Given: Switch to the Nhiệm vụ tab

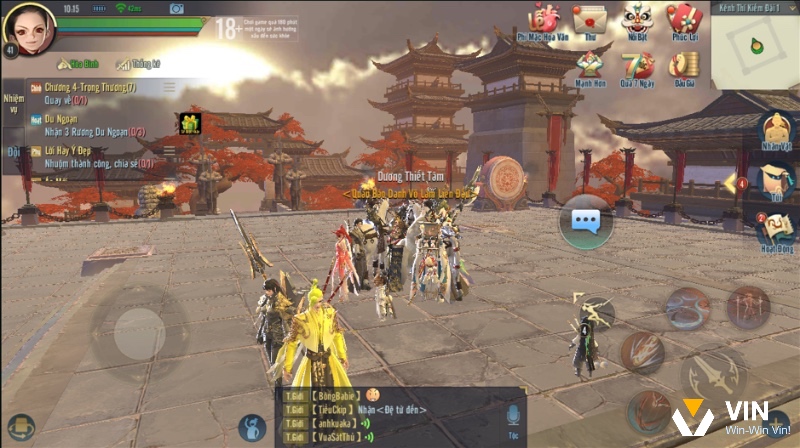Looking at the screenshot, I should [x=12, y=103].
